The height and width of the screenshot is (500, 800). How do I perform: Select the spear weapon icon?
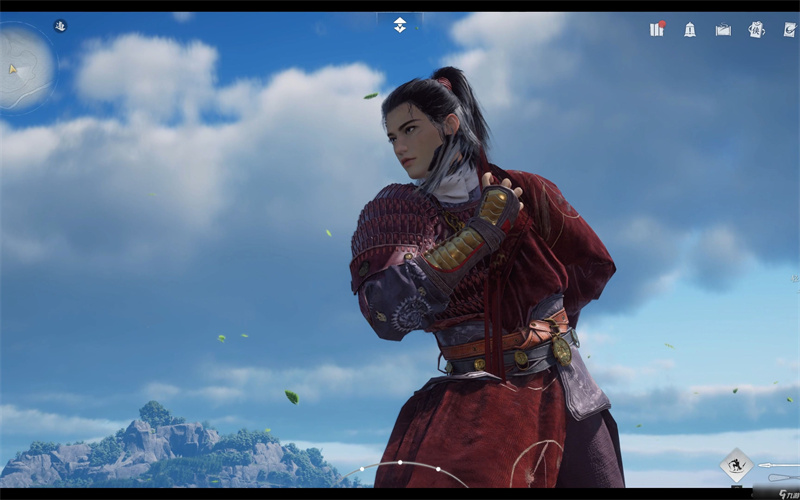click(778, 465)
